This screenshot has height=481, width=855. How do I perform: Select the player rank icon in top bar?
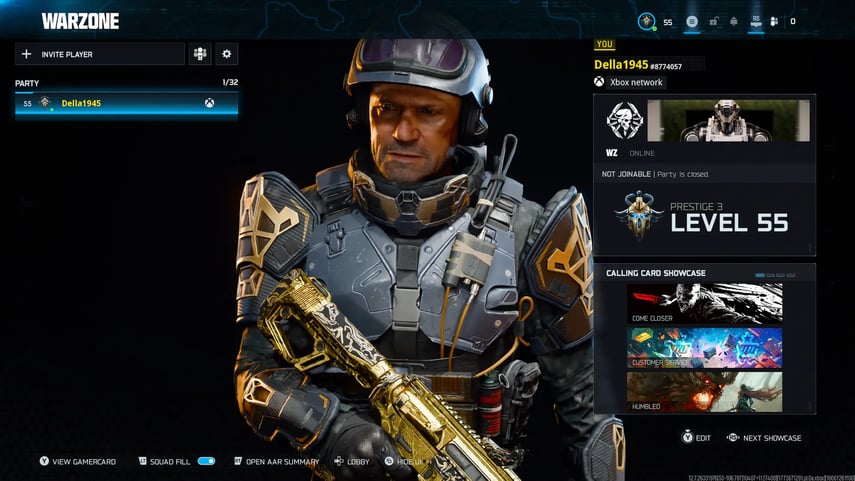pyautogui.click(x=648, y=21)
